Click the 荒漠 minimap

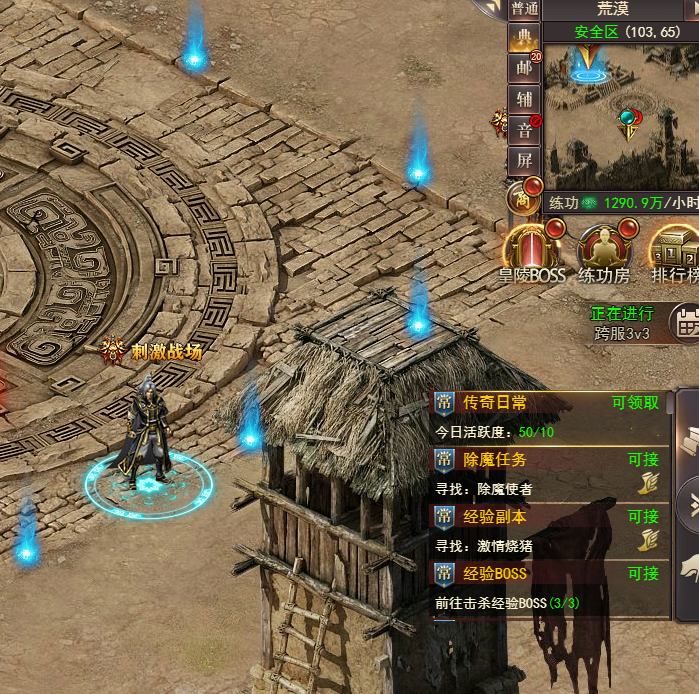[620, 110]
